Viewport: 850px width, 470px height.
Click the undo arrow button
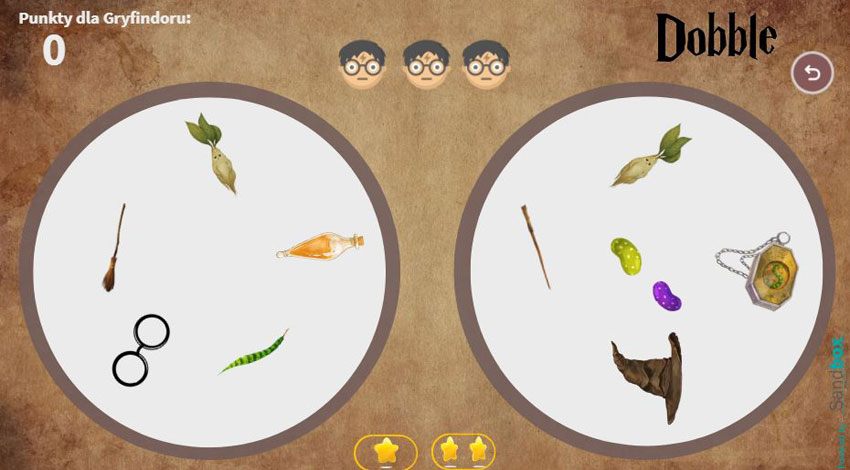tap(812, 73)
